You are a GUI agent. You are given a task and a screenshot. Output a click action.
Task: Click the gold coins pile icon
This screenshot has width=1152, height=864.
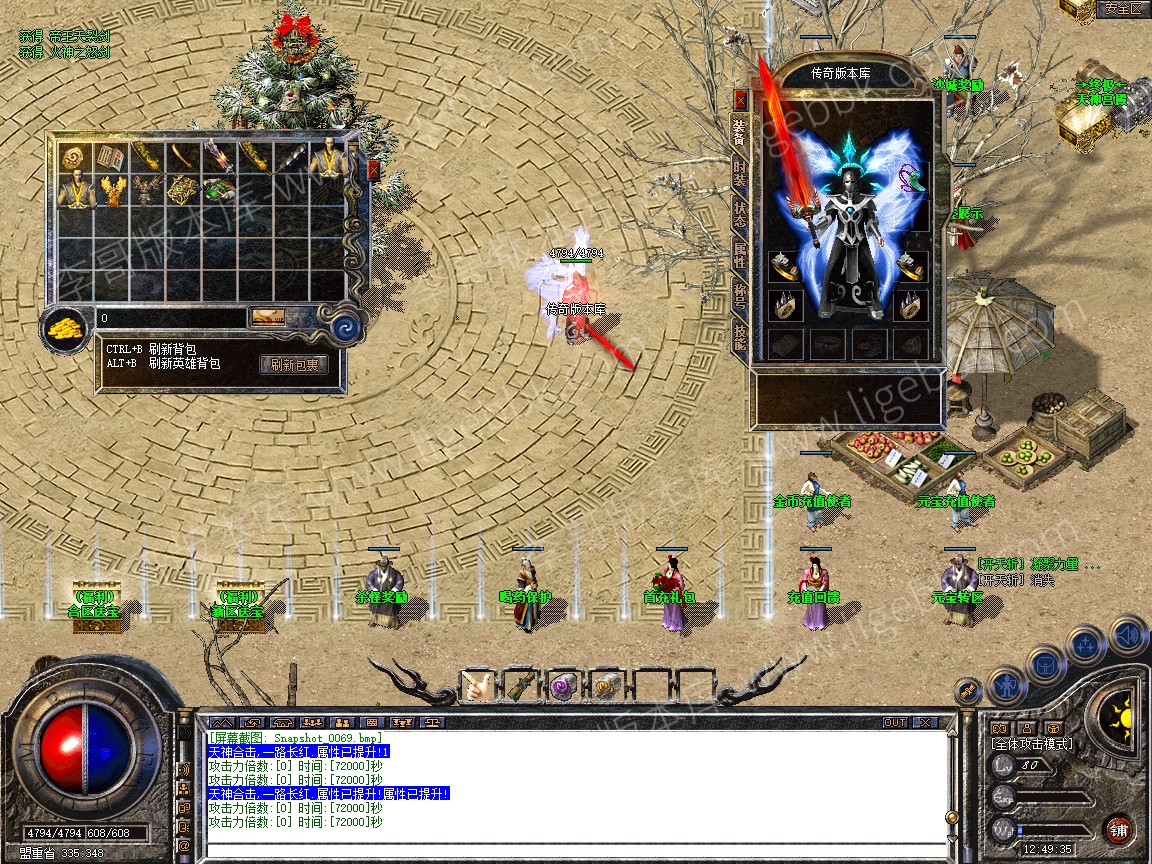[66, 326]
